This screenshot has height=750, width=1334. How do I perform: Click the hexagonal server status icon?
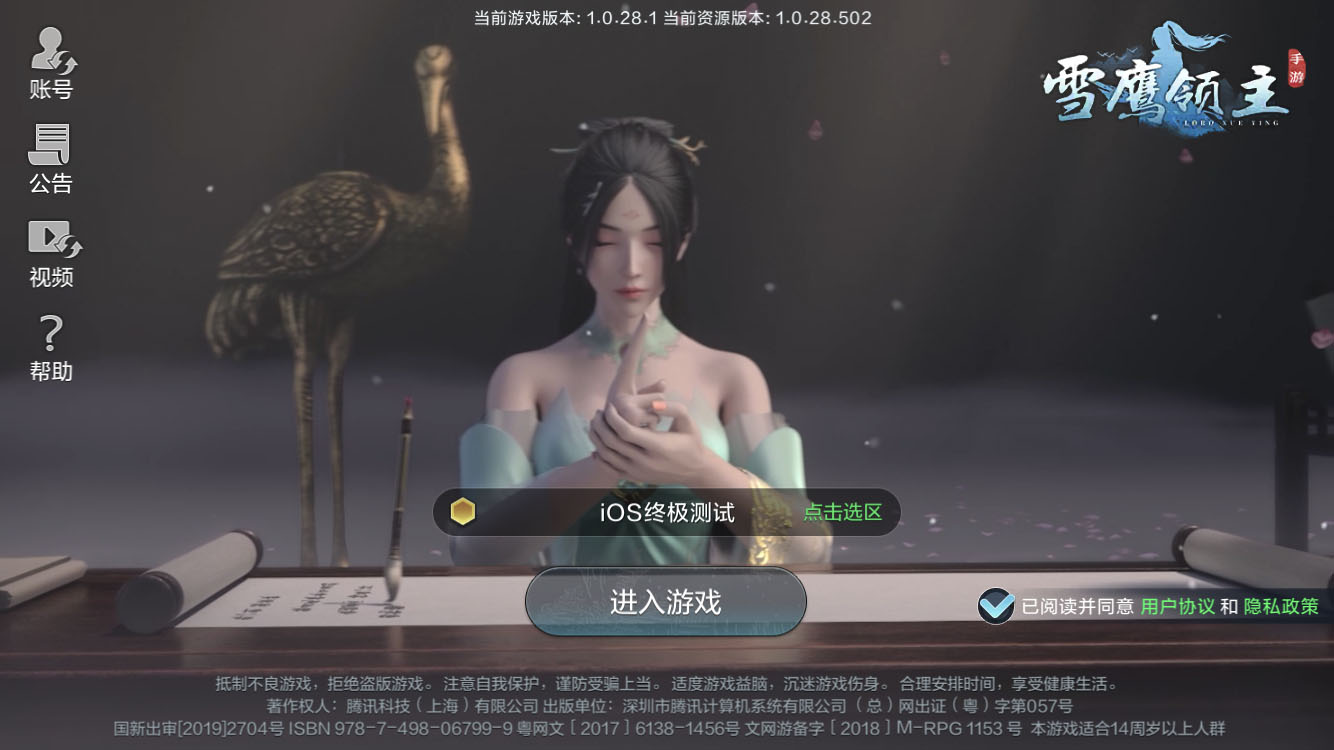coord(462,511)
